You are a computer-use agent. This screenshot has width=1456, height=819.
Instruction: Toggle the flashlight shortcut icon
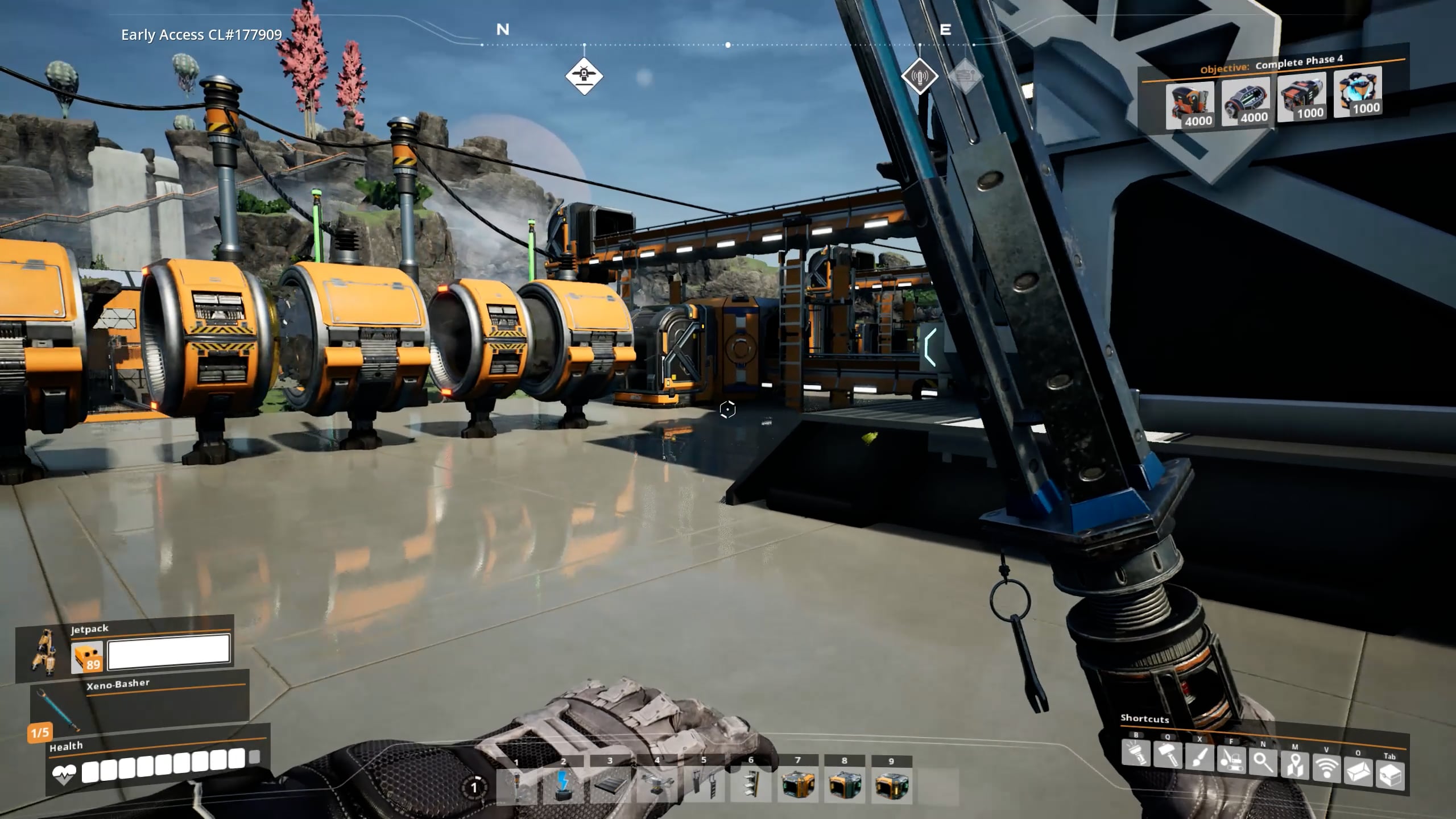(1136, 754)
